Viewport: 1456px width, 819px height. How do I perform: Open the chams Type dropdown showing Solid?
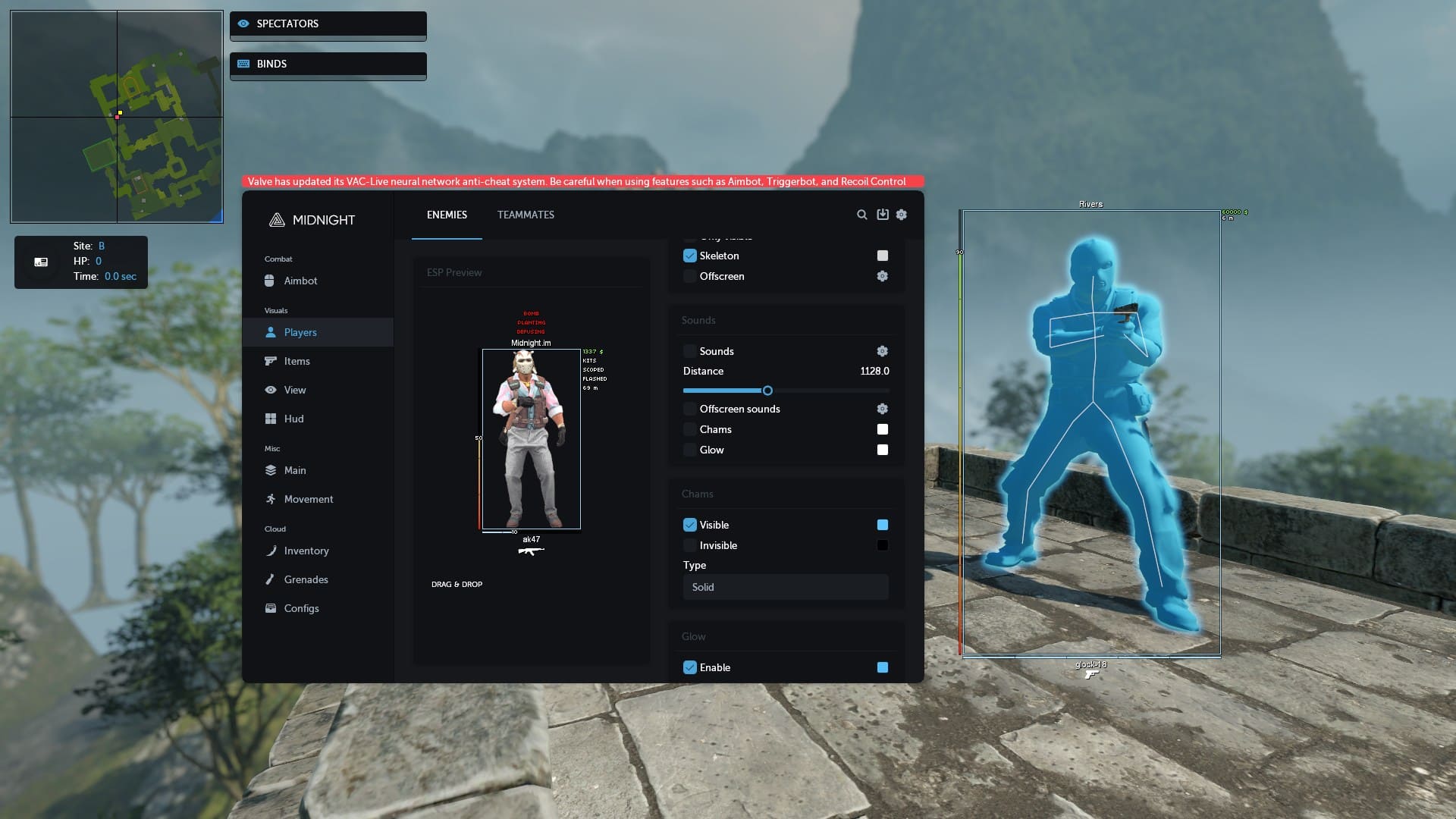pyautogui.click(x=785, y=587)
